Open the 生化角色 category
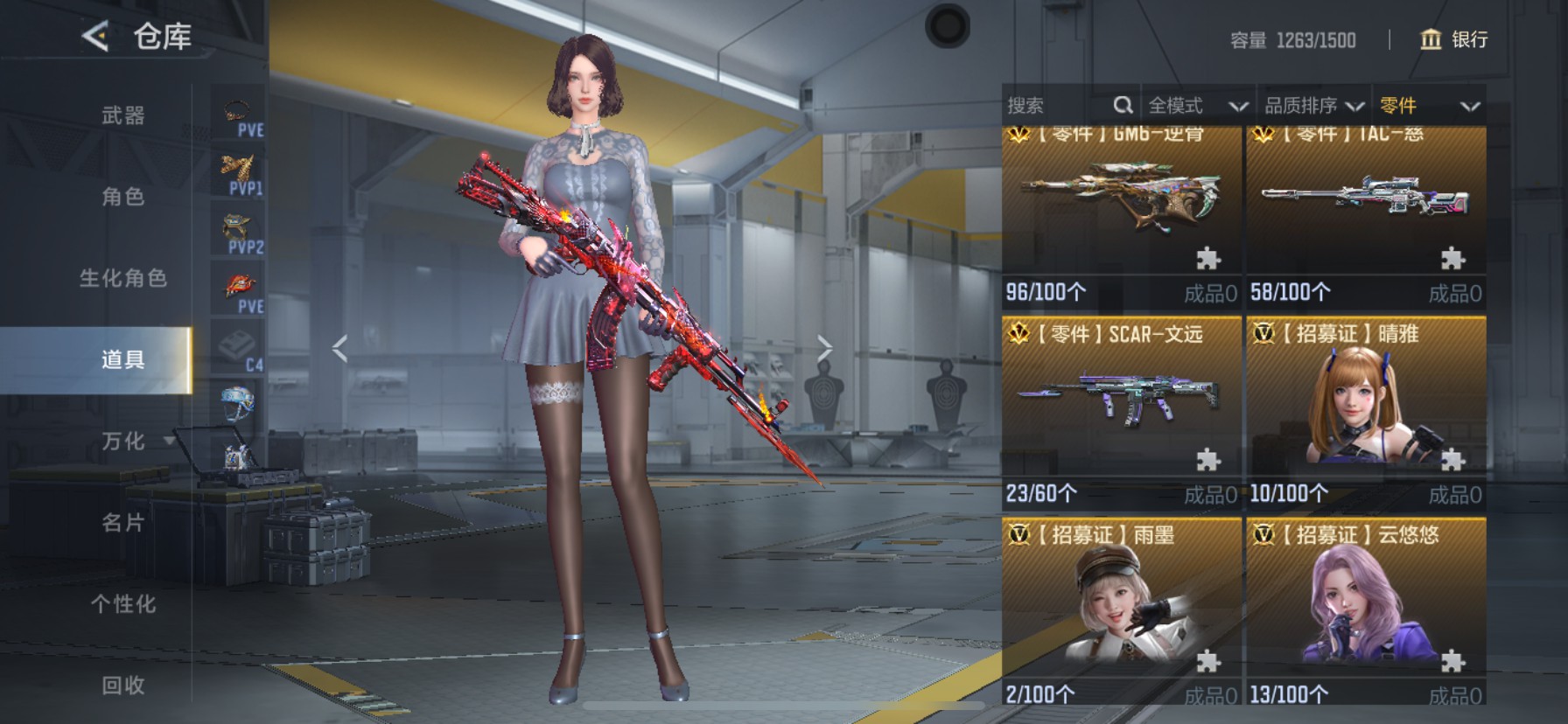The width and height of the screenshot is (1568, 724). (x=122, y=278)
